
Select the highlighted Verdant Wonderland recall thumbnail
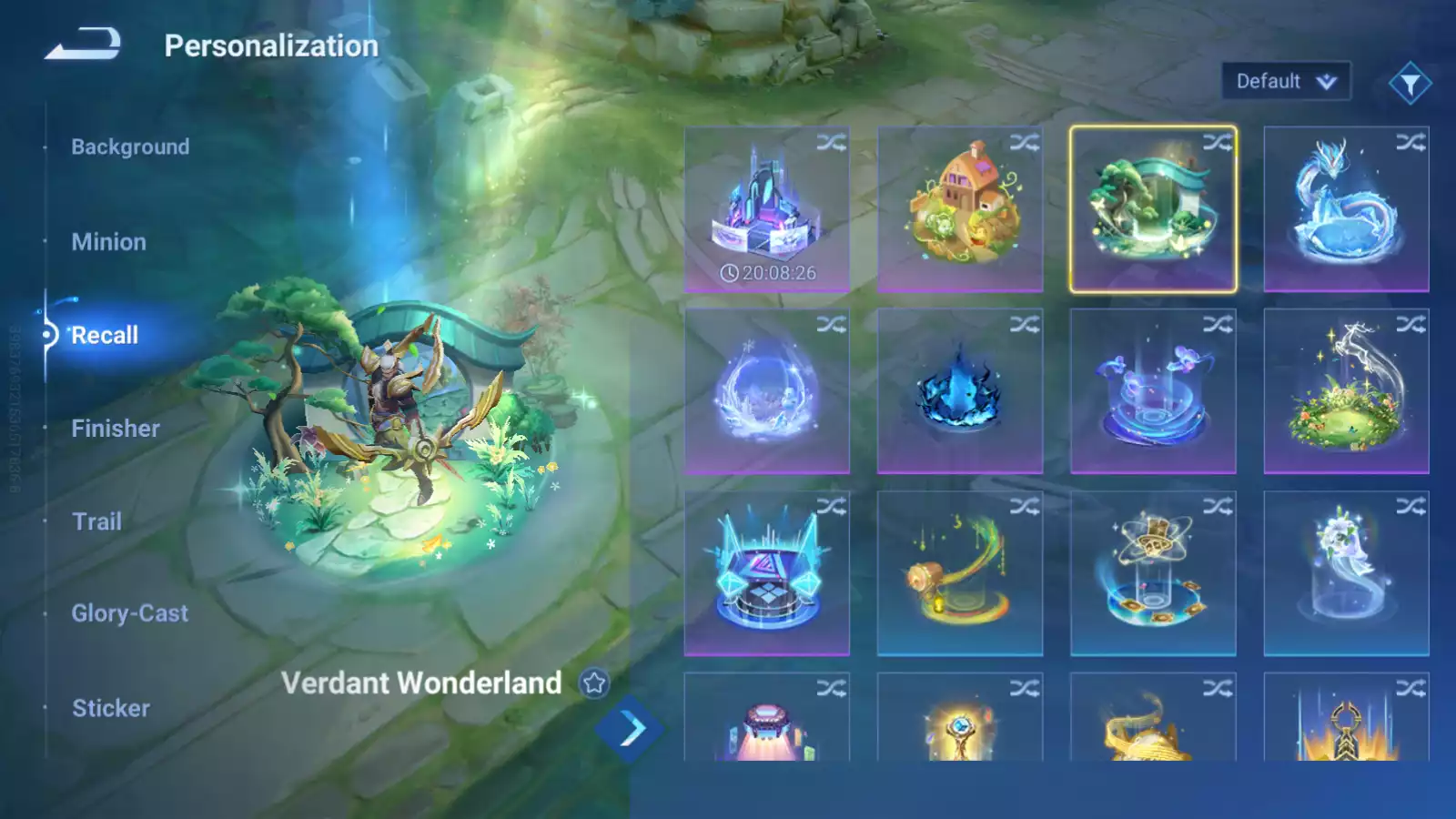coord(1153,209)
